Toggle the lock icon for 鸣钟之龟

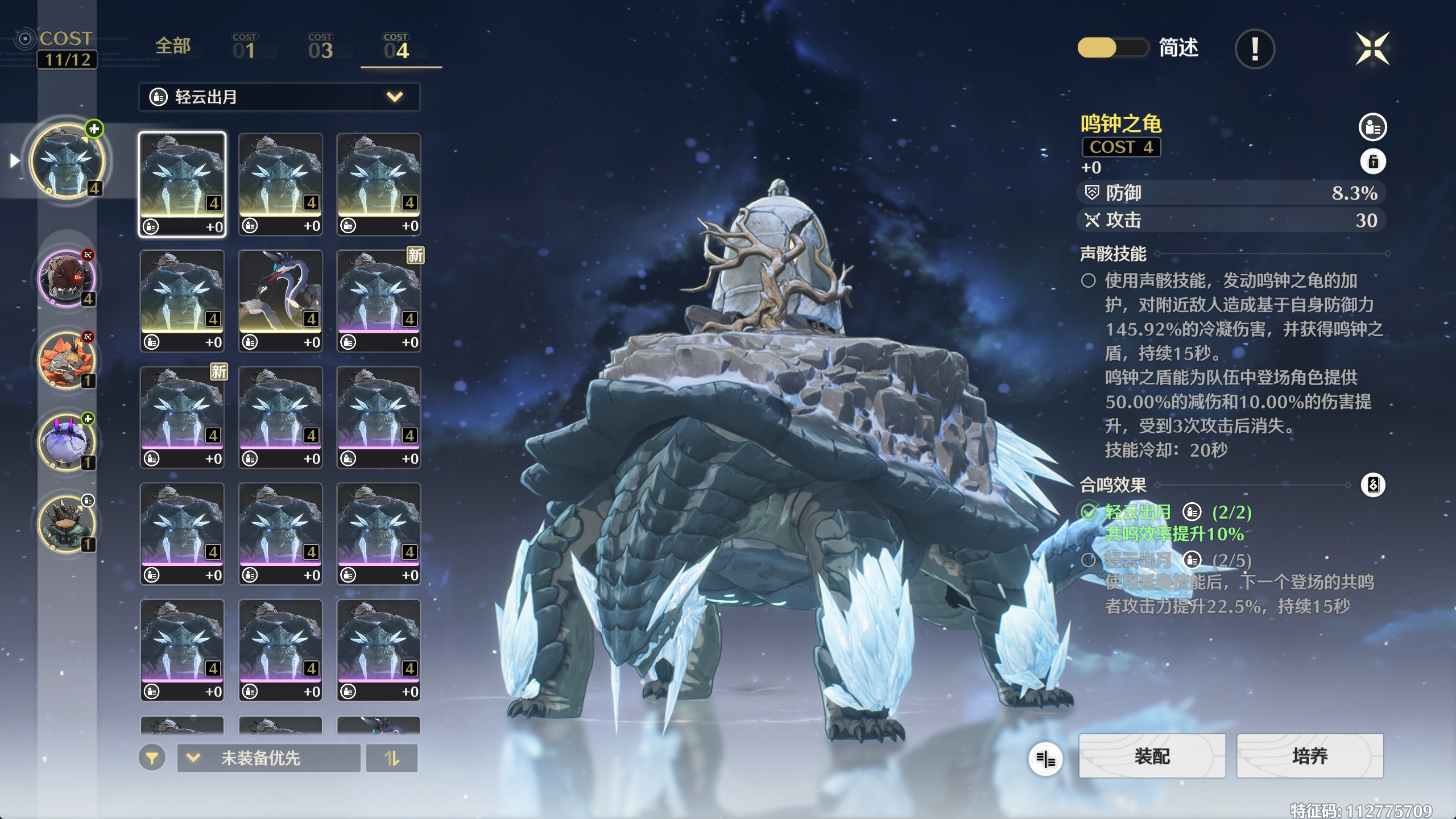coord(1372,162)
